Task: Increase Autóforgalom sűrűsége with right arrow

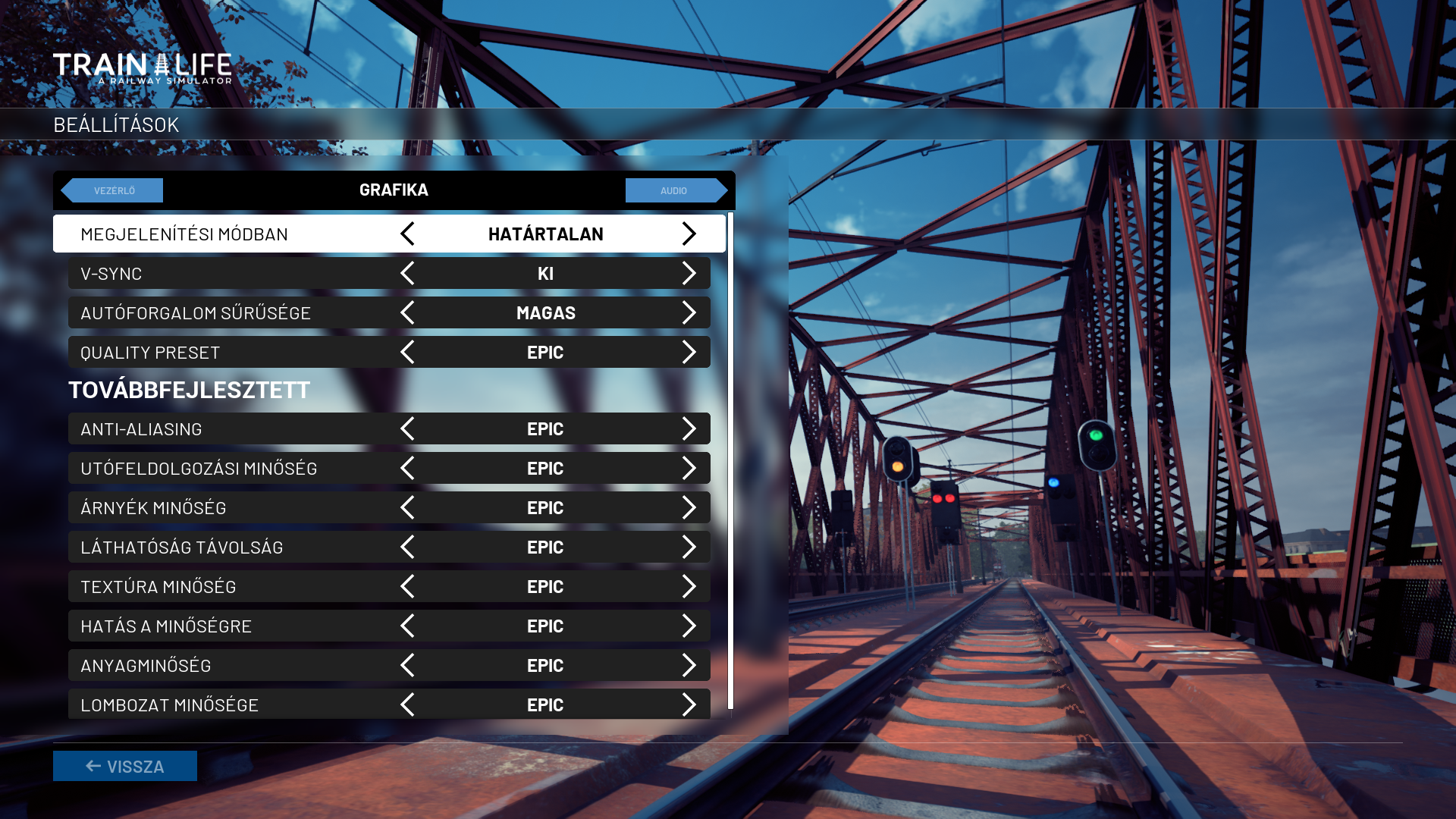Action: 689,312
